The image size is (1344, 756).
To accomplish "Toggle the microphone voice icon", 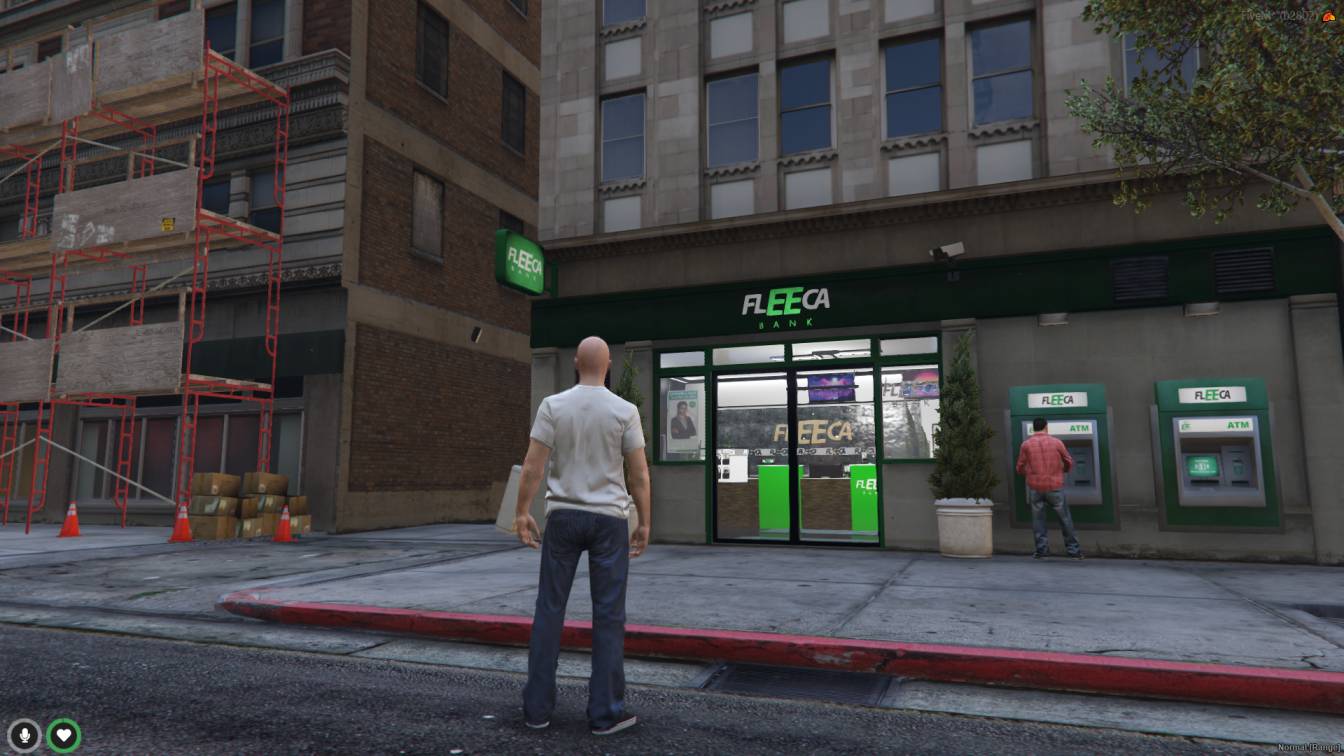I will [x=24, y=736].
